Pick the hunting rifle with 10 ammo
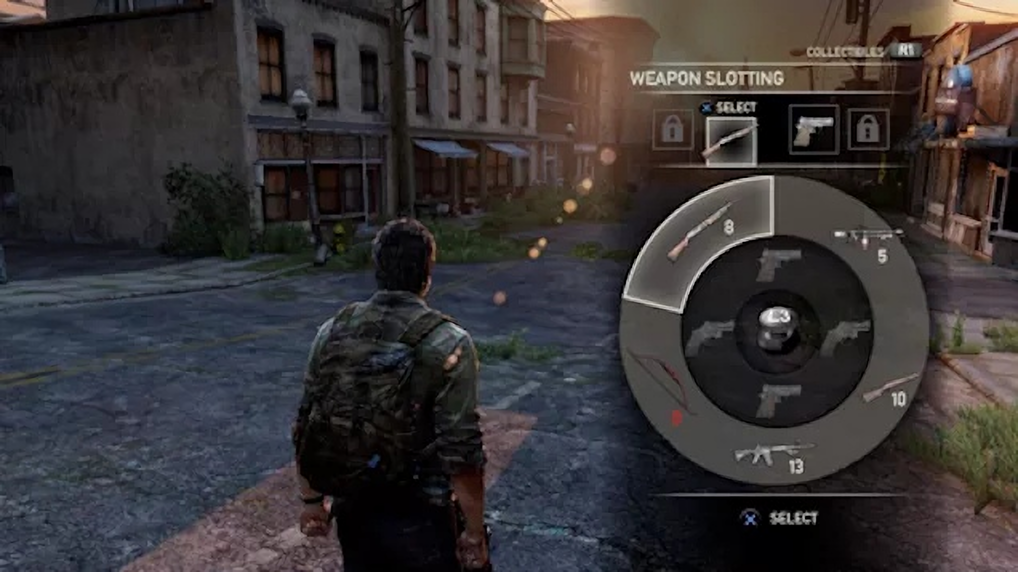The image size is (1018, 572). pyautogui.click(x=890, y=388)
